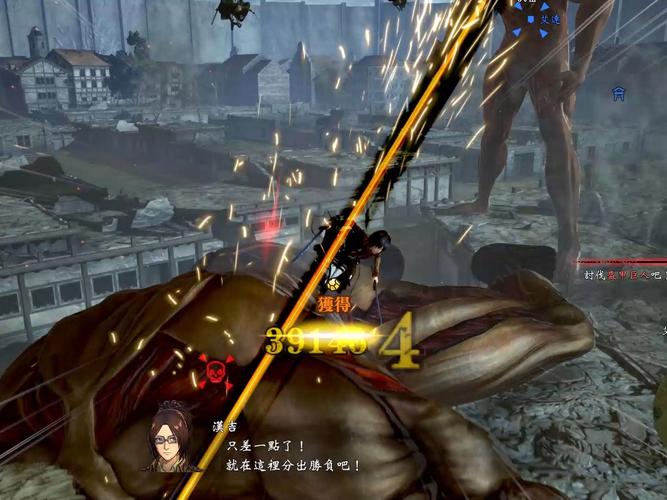Image resolution: width=667 pixels, height=500 pixels.
Task: Click the red skull target marker
Action: 212,370
